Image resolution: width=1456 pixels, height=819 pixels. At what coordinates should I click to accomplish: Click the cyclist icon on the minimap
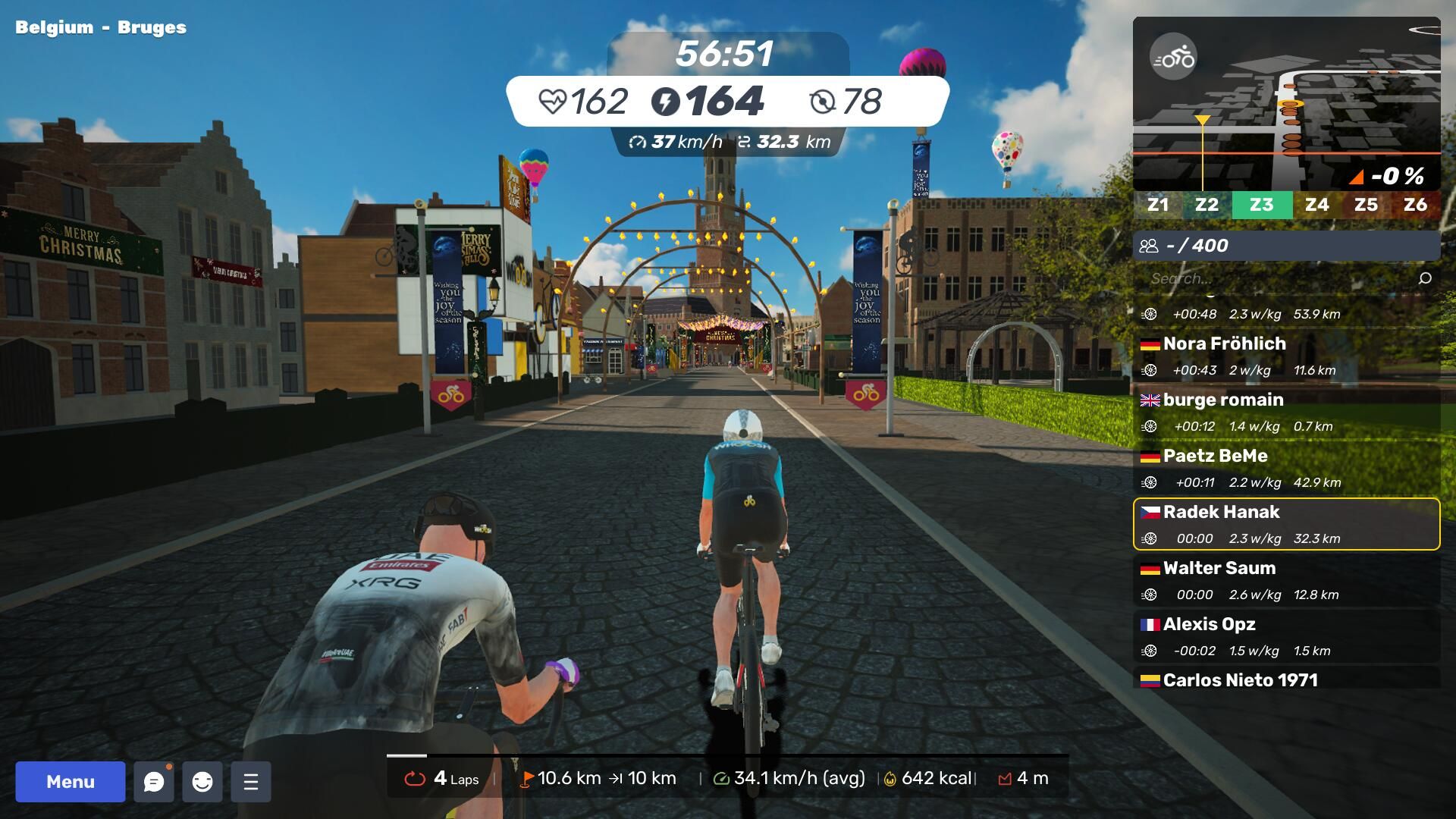(1173, 57)
